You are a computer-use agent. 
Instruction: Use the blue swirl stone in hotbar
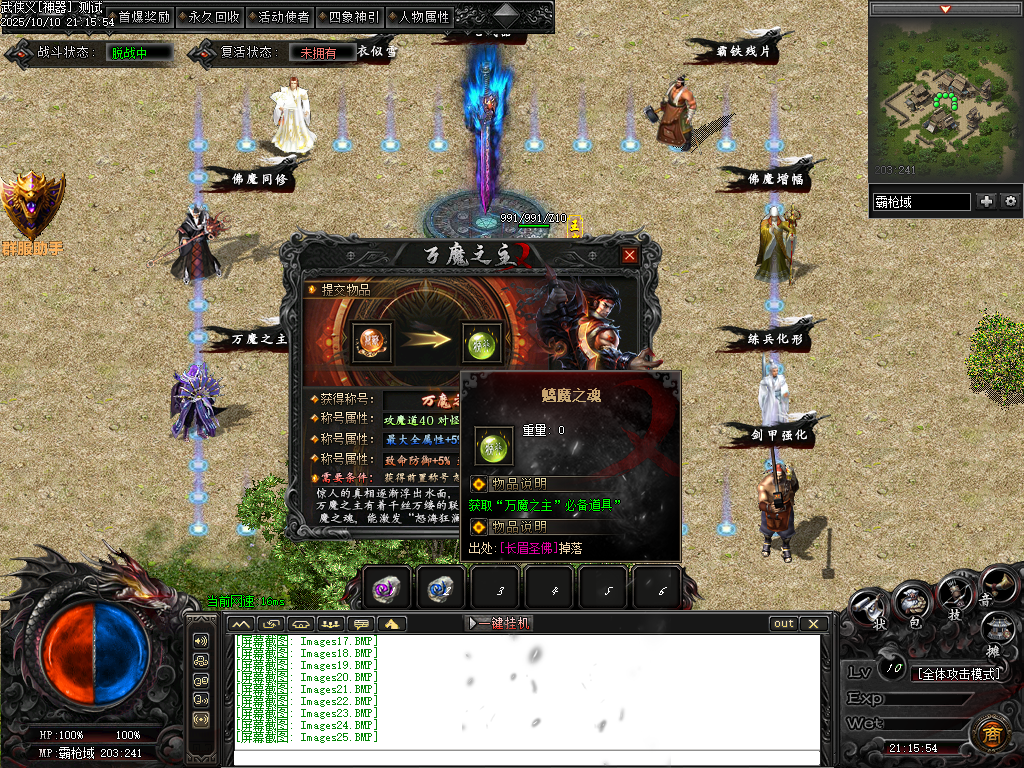(441, 588)
